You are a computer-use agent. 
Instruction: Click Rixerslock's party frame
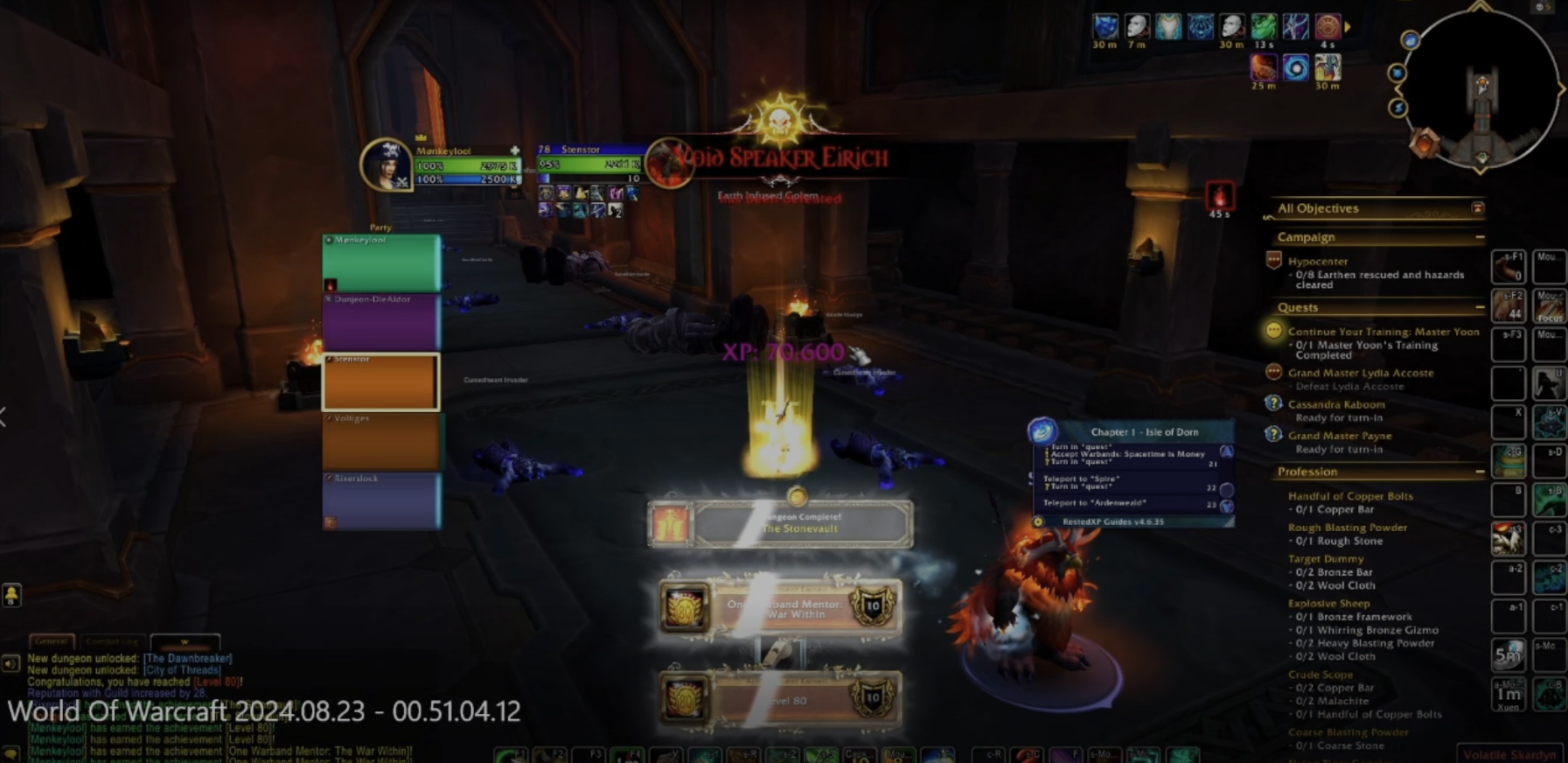(380, 501)
